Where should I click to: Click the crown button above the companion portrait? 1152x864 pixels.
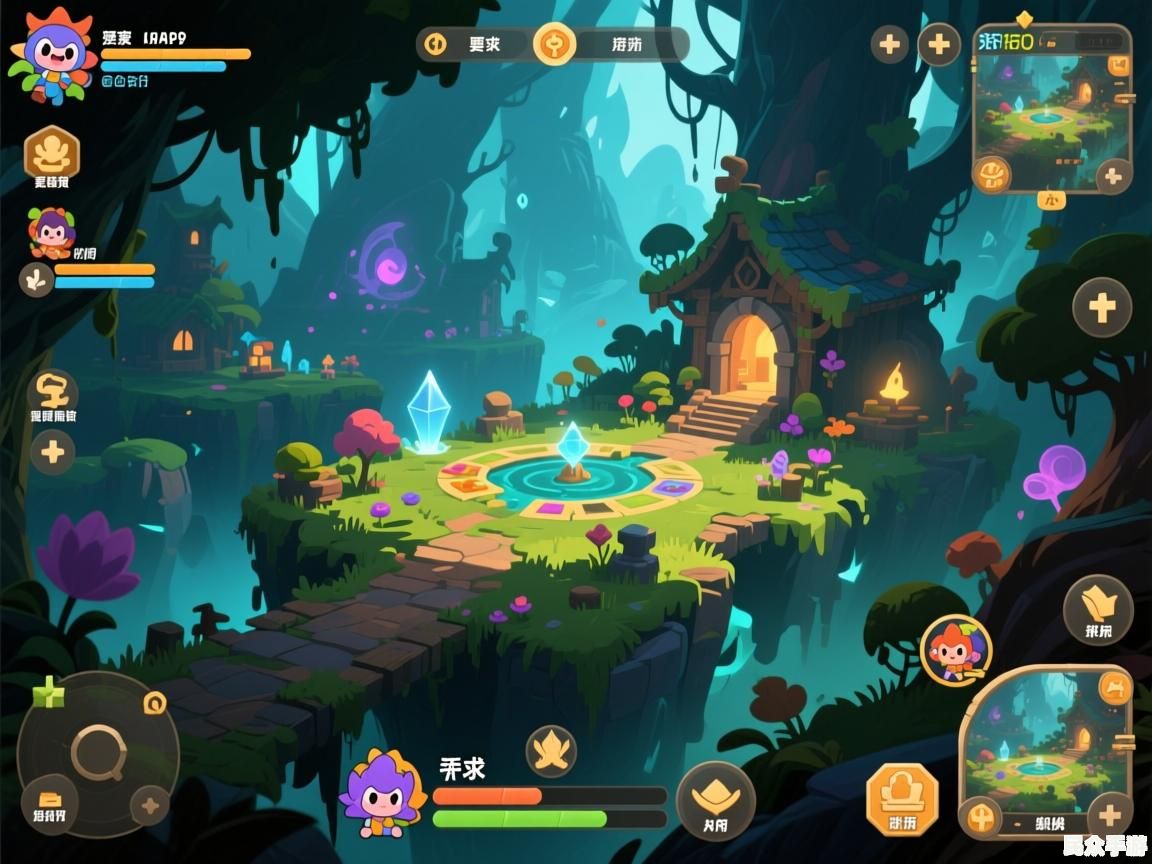tap(1097, 609)
